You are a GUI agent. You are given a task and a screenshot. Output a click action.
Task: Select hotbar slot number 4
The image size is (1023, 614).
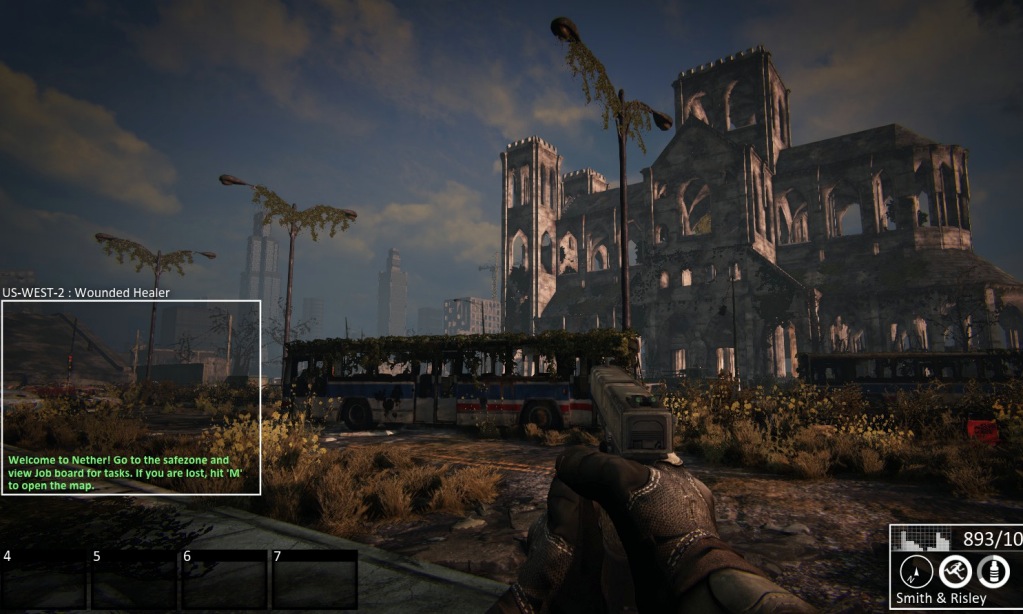point(43,579)
